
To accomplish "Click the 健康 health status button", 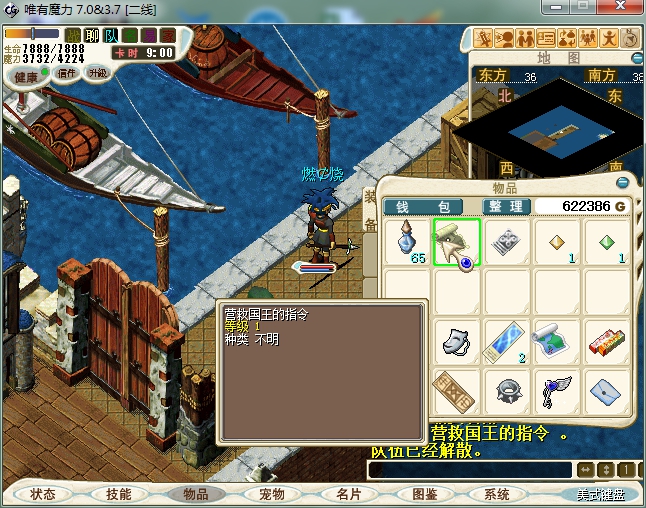I will pyautogui.click(x=27, y=77).
